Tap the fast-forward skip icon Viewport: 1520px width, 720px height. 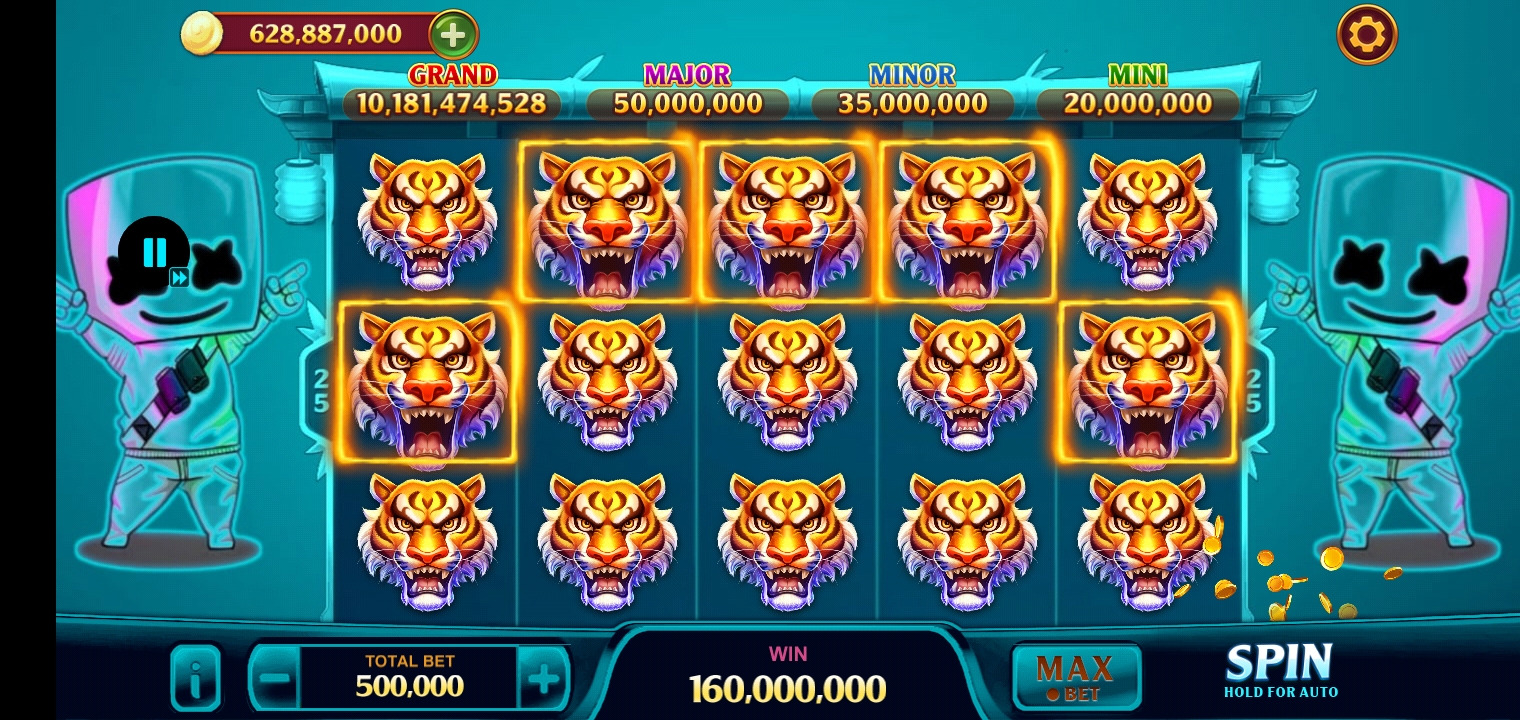[178, 277]
